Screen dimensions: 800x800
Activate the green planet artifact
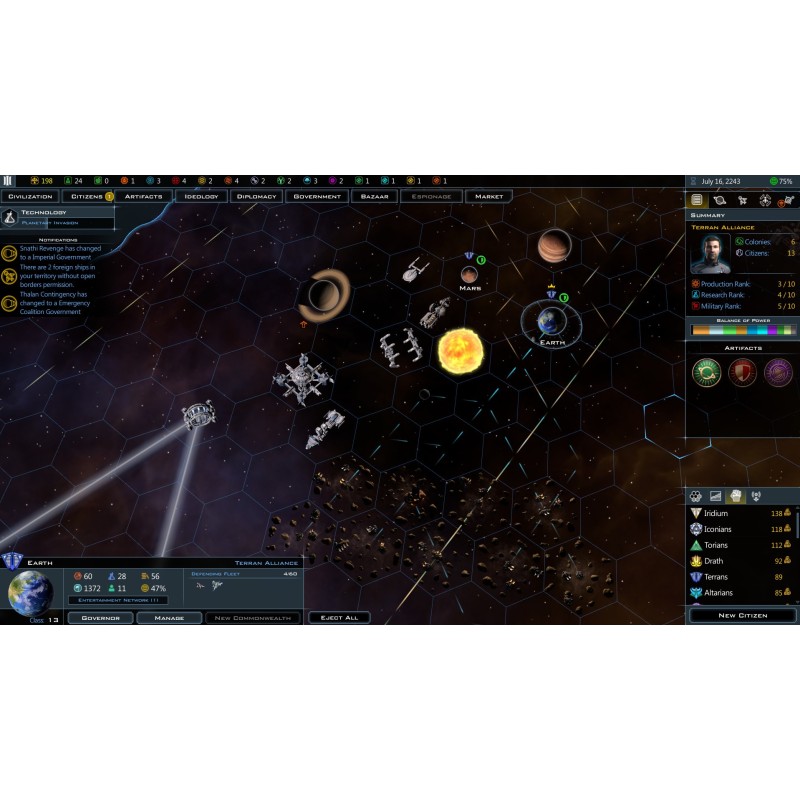(x=706, y=372)
